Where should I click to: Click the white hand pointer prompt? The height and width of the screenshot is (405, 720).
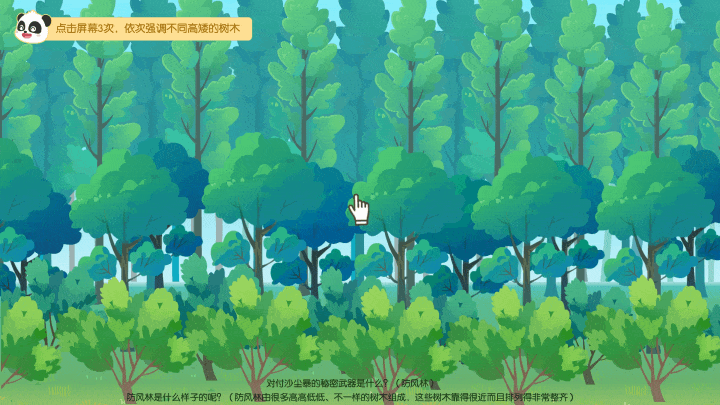coord(360,208)
